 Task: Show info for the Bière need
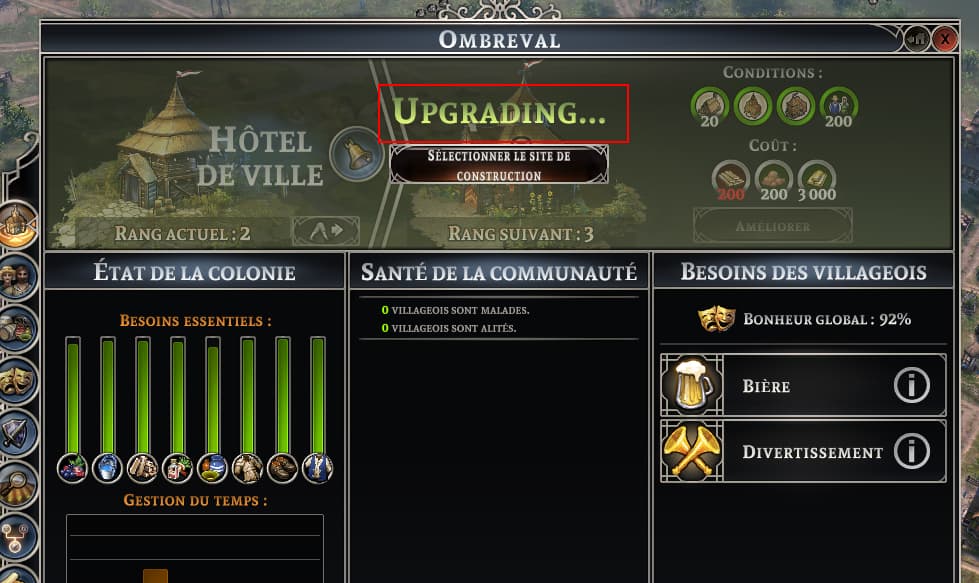[x=911, y=385]
